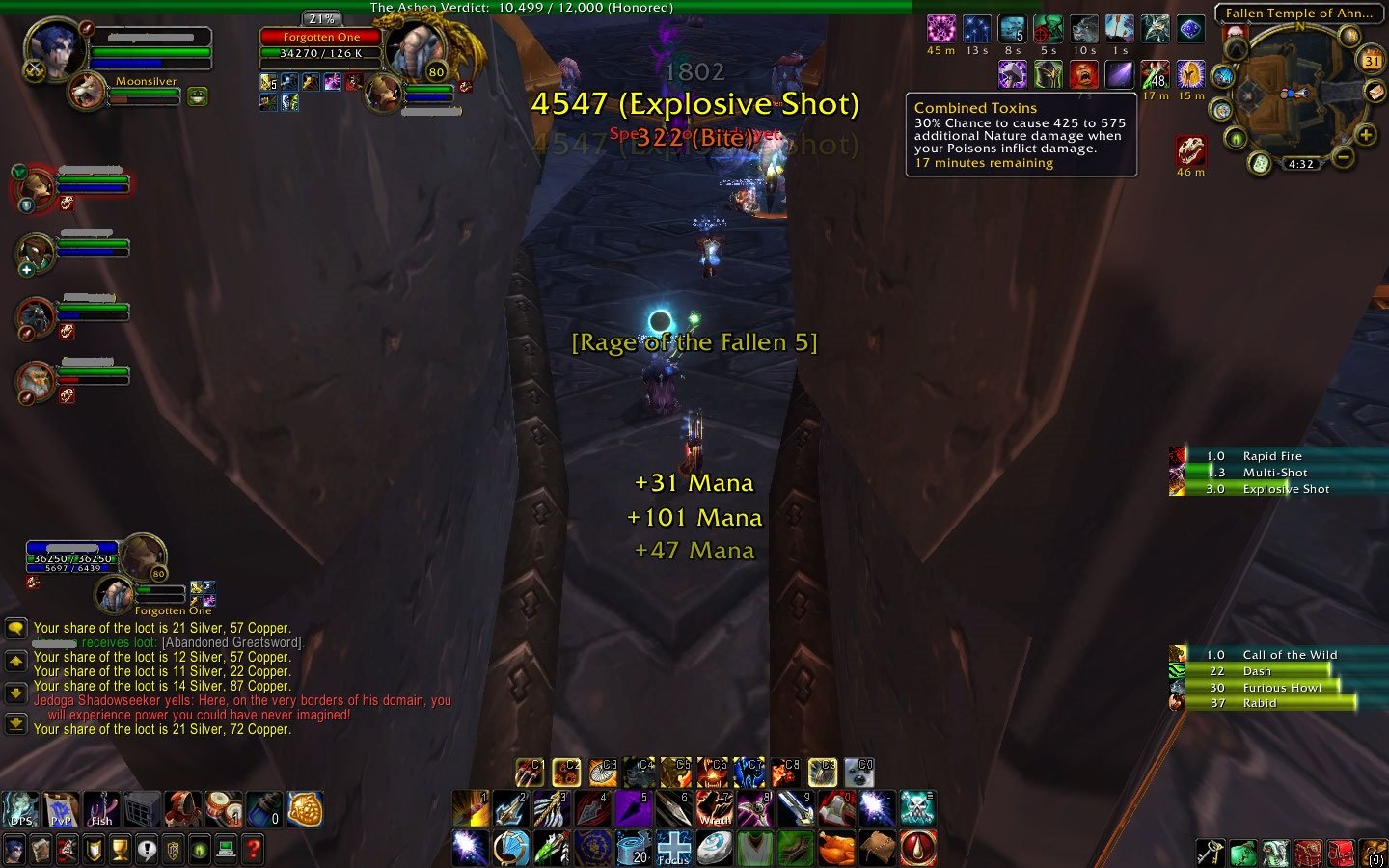Open the Spellbook icon in the micro menu
Viewport: 1389px width, 868px height.
click(41, 849)
